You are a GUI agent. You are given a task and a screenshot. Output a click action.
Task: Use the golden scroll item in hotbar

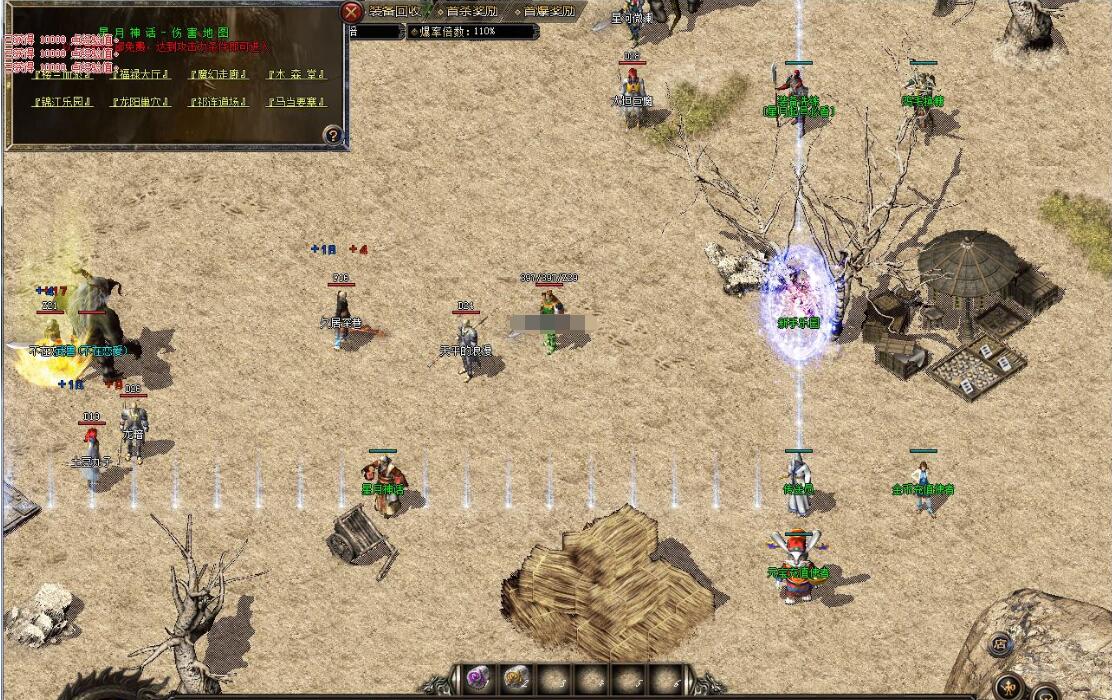tap(516, 678)
